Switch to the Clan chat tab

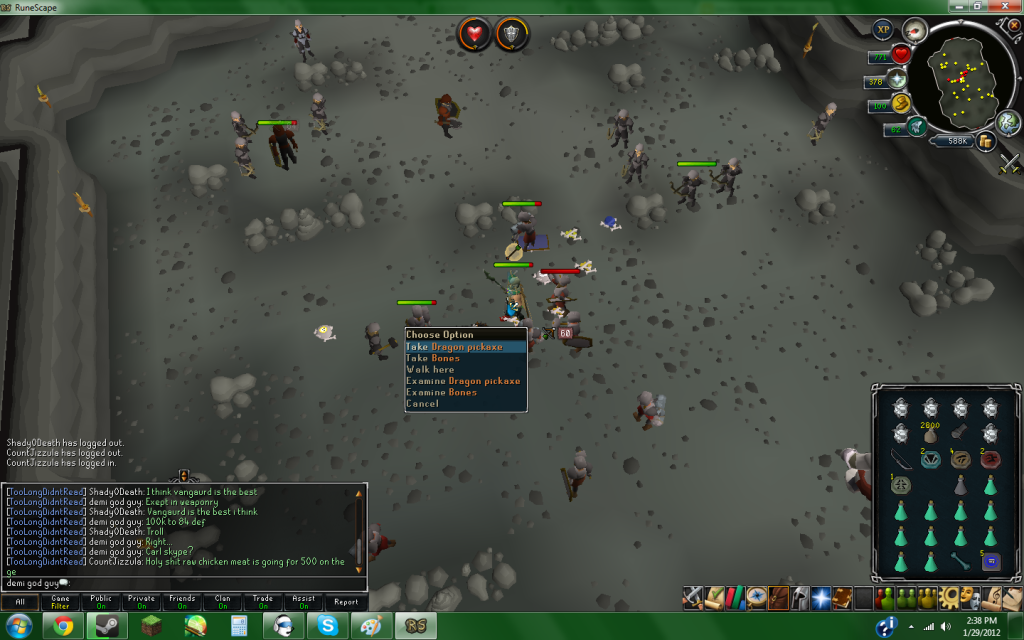point(222,602)
